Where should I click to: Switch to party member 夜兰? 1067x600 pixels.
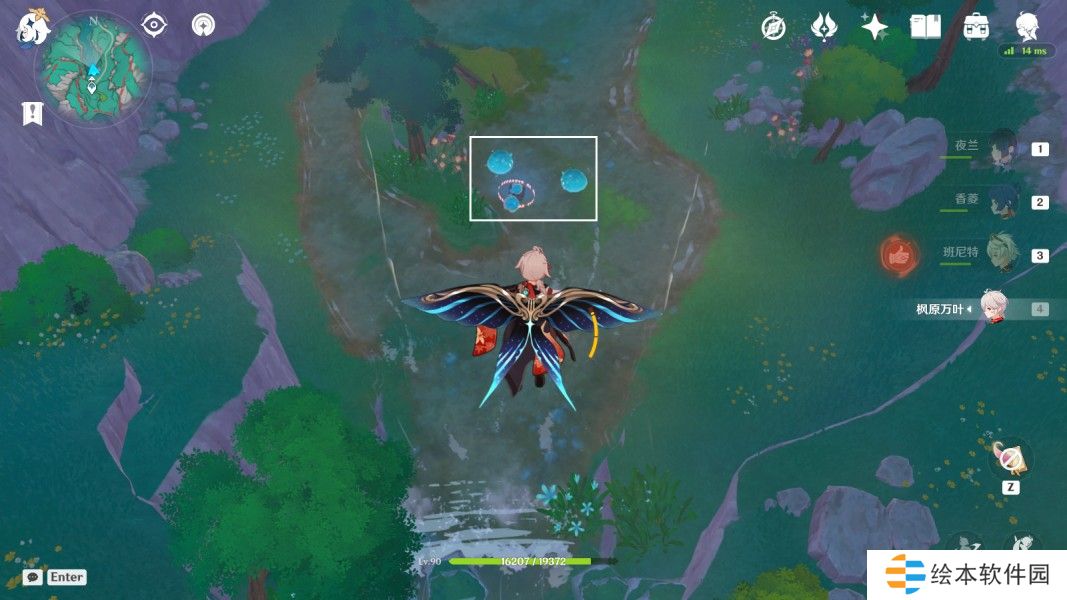click(1000, 149)
